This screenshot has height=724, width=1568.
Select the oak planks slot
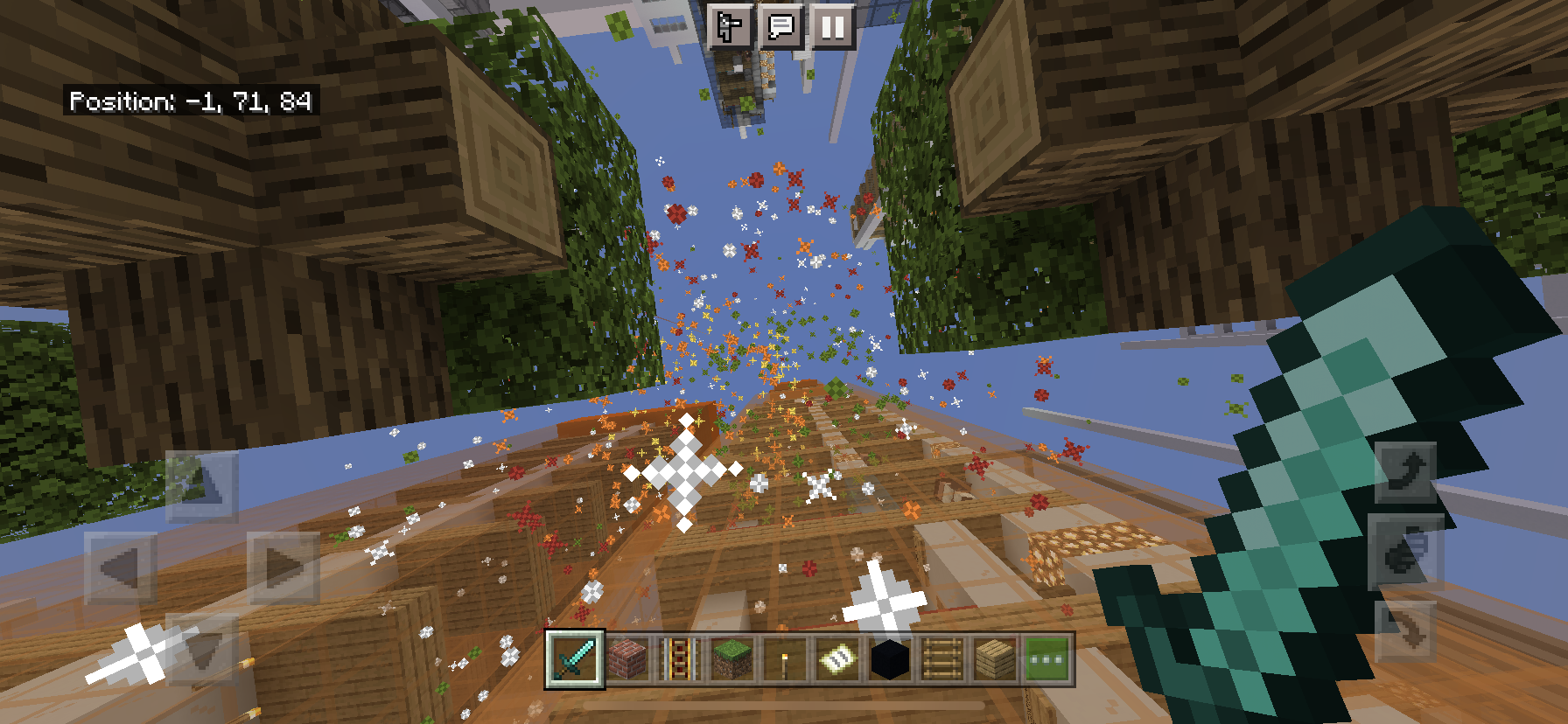click(x=995, y=659)
